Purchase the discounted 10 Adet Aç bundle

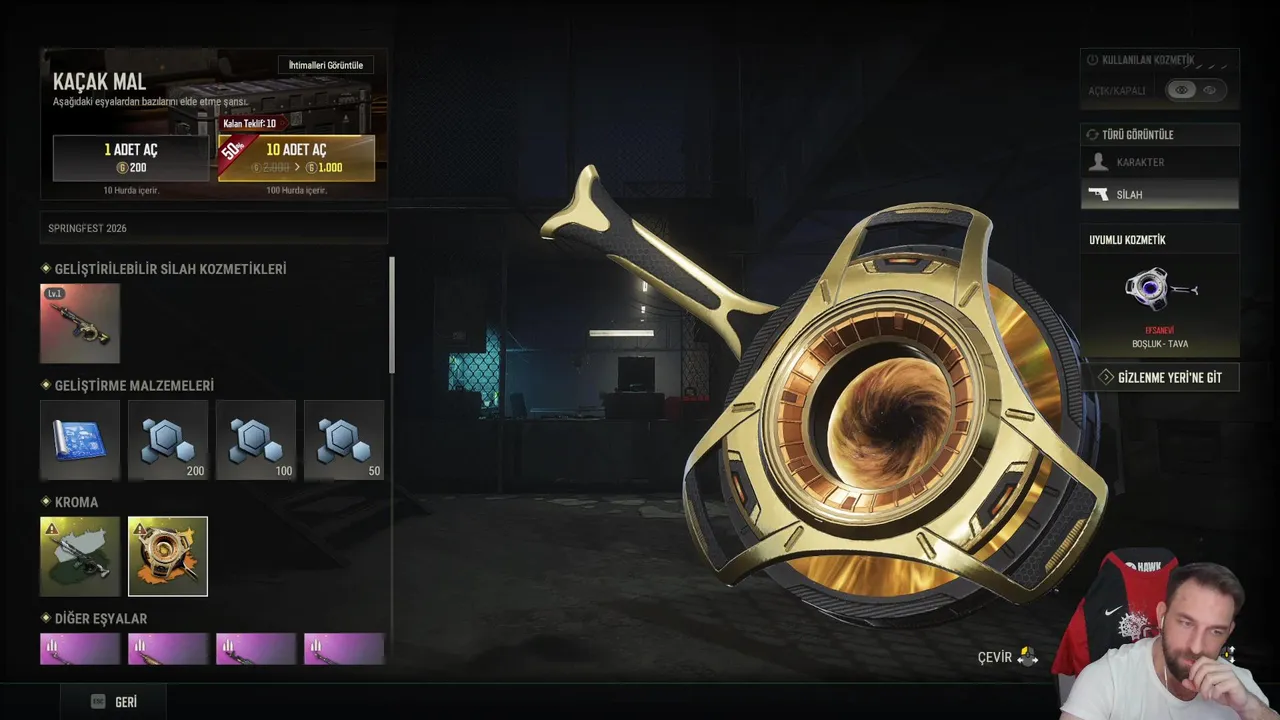tap(297, 158)
